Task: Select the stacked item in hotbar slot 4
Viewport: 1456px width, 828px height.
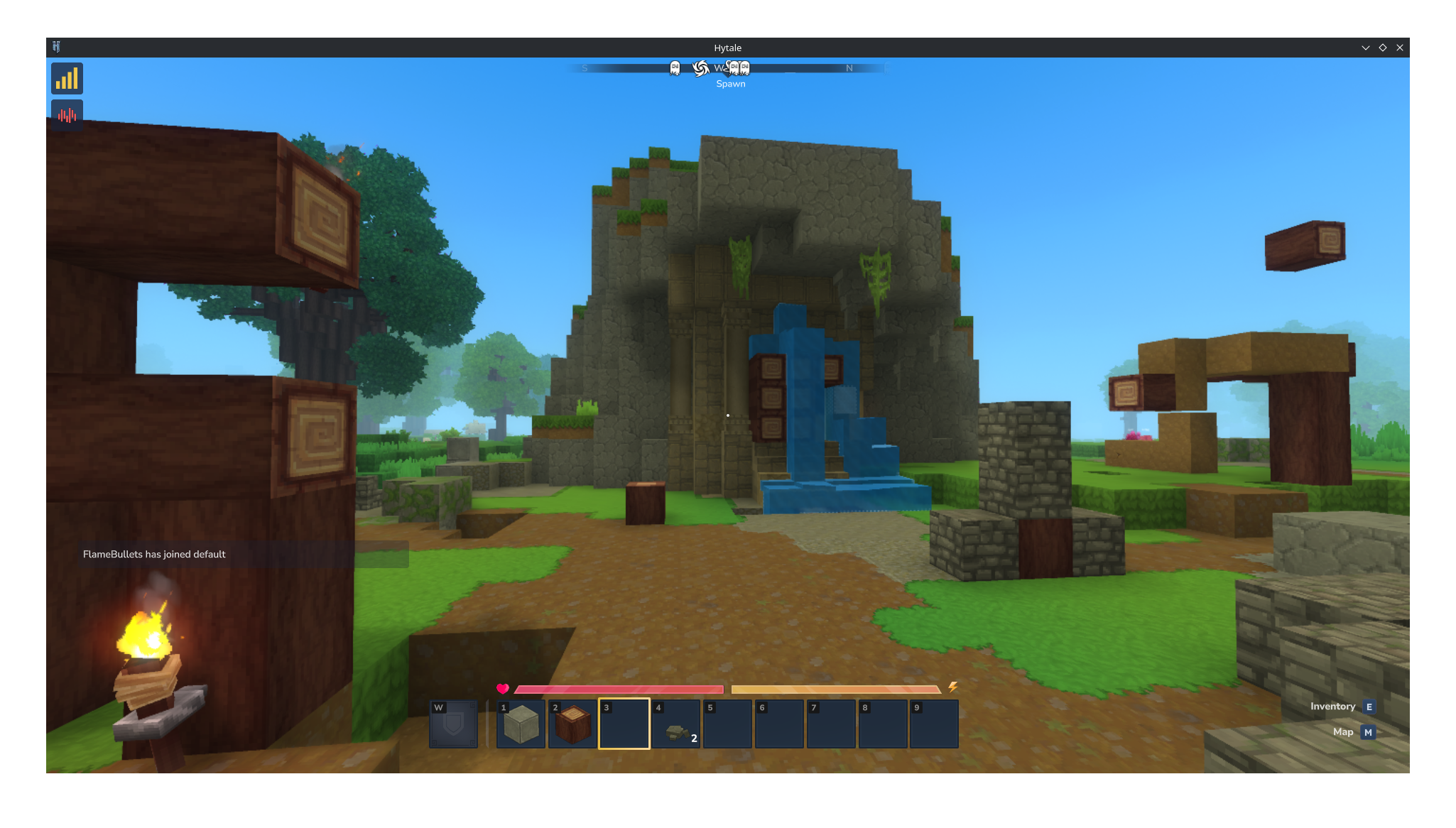Action: 675,724
